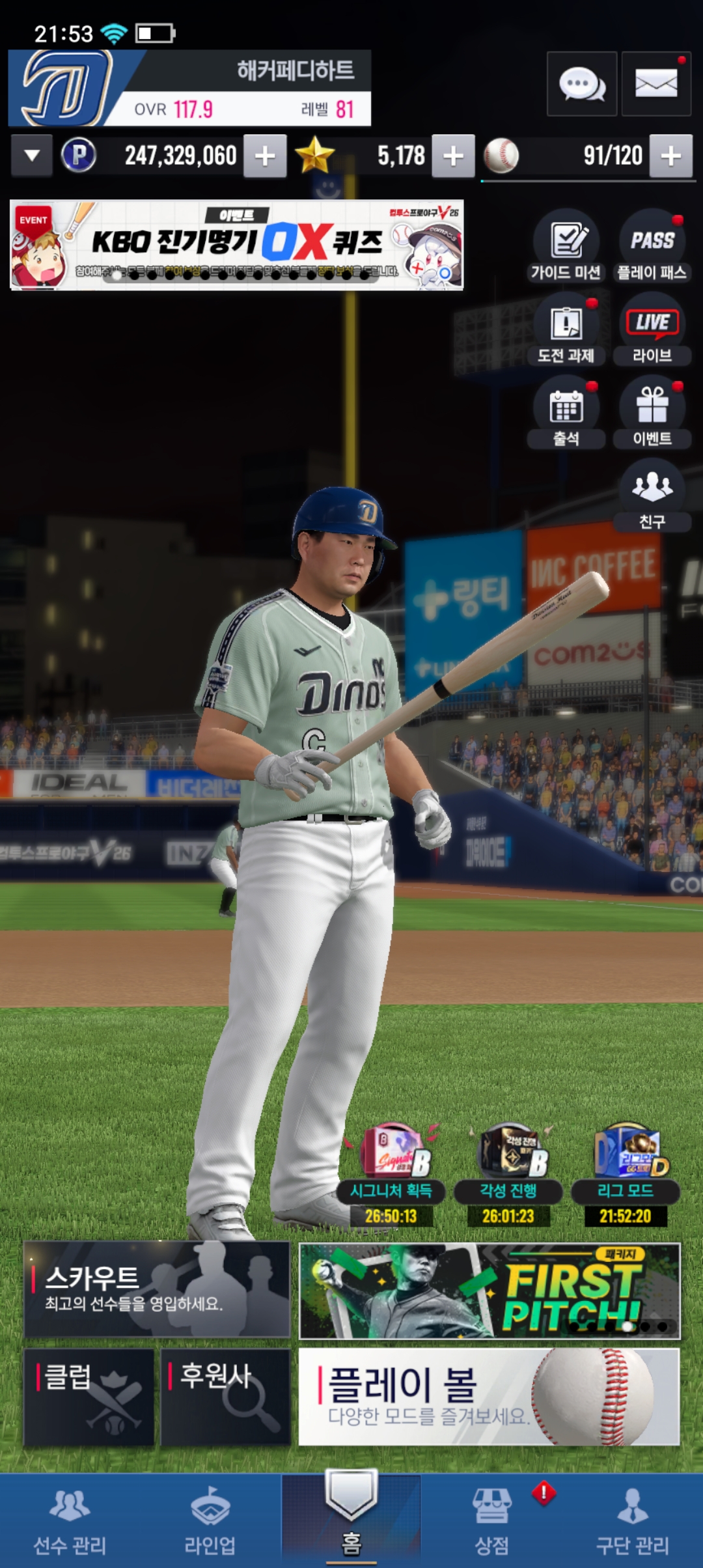703x1568 pixels.
Task: Open 가이드 미션 guide missions
Action: point(566,245)
